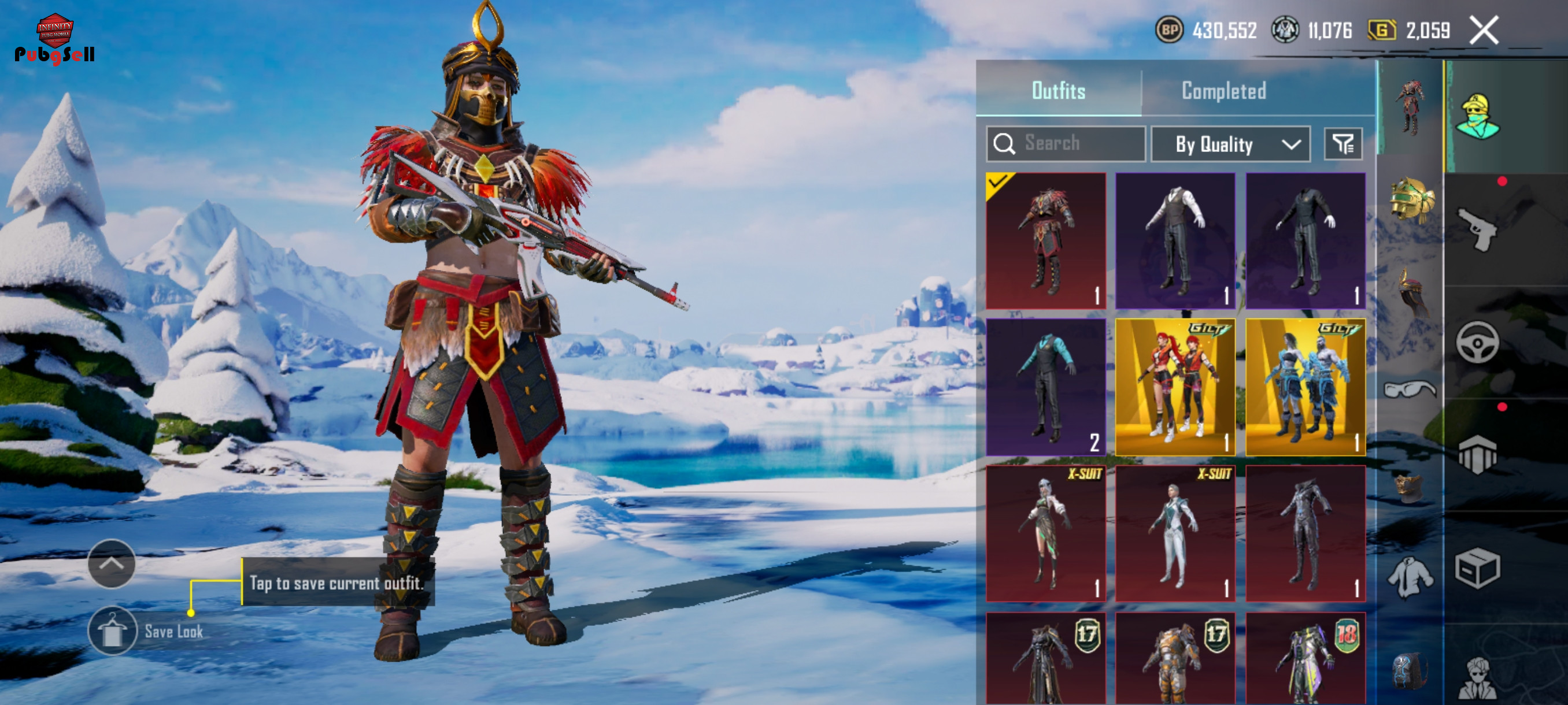The width and height of the screenshot is (1568, 705).
Task: Switch to the Completed tab
Action: 1223,91
